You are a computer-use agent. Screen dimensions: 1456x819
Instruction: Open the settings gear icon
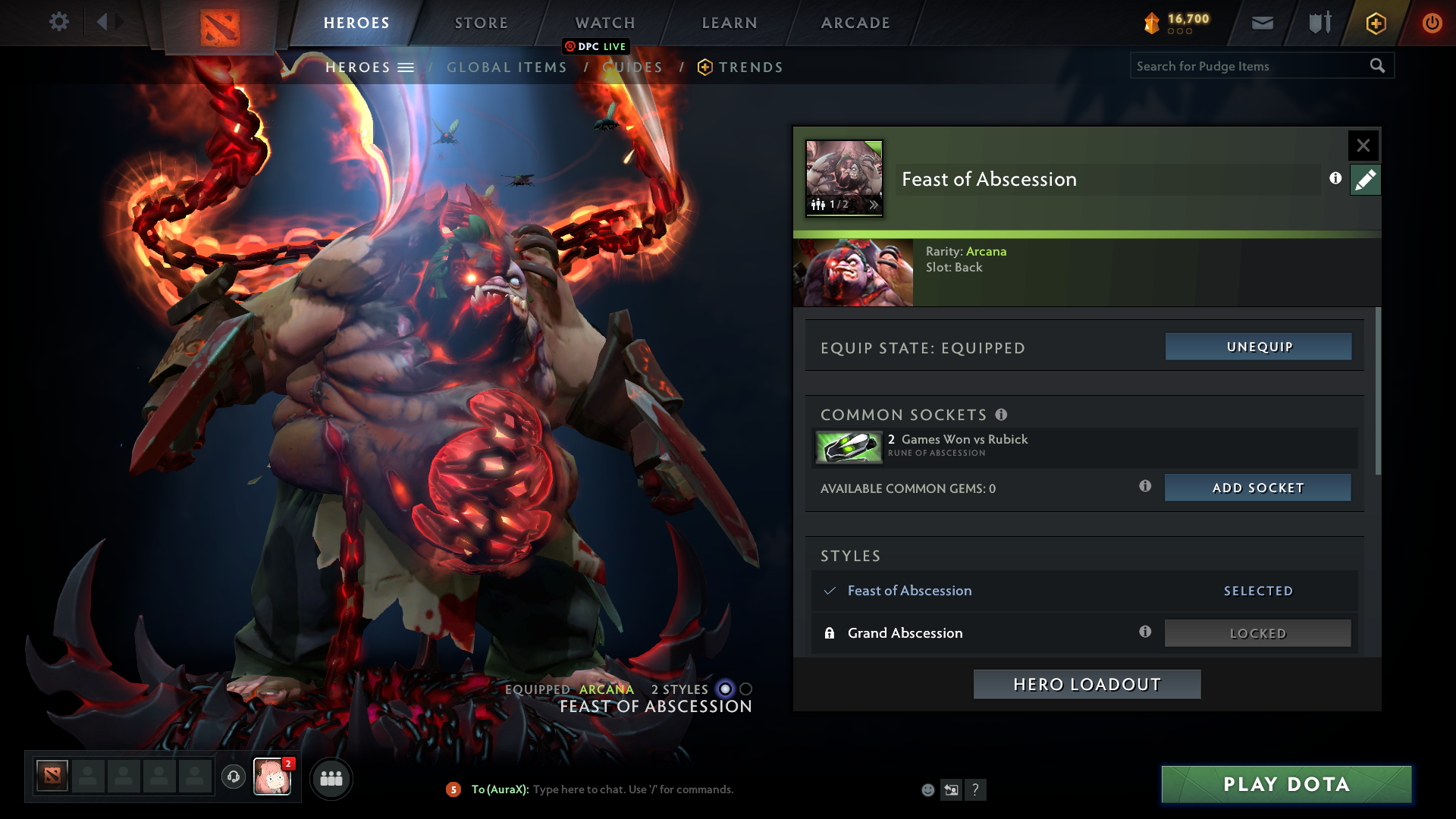[x=59, y=21]
